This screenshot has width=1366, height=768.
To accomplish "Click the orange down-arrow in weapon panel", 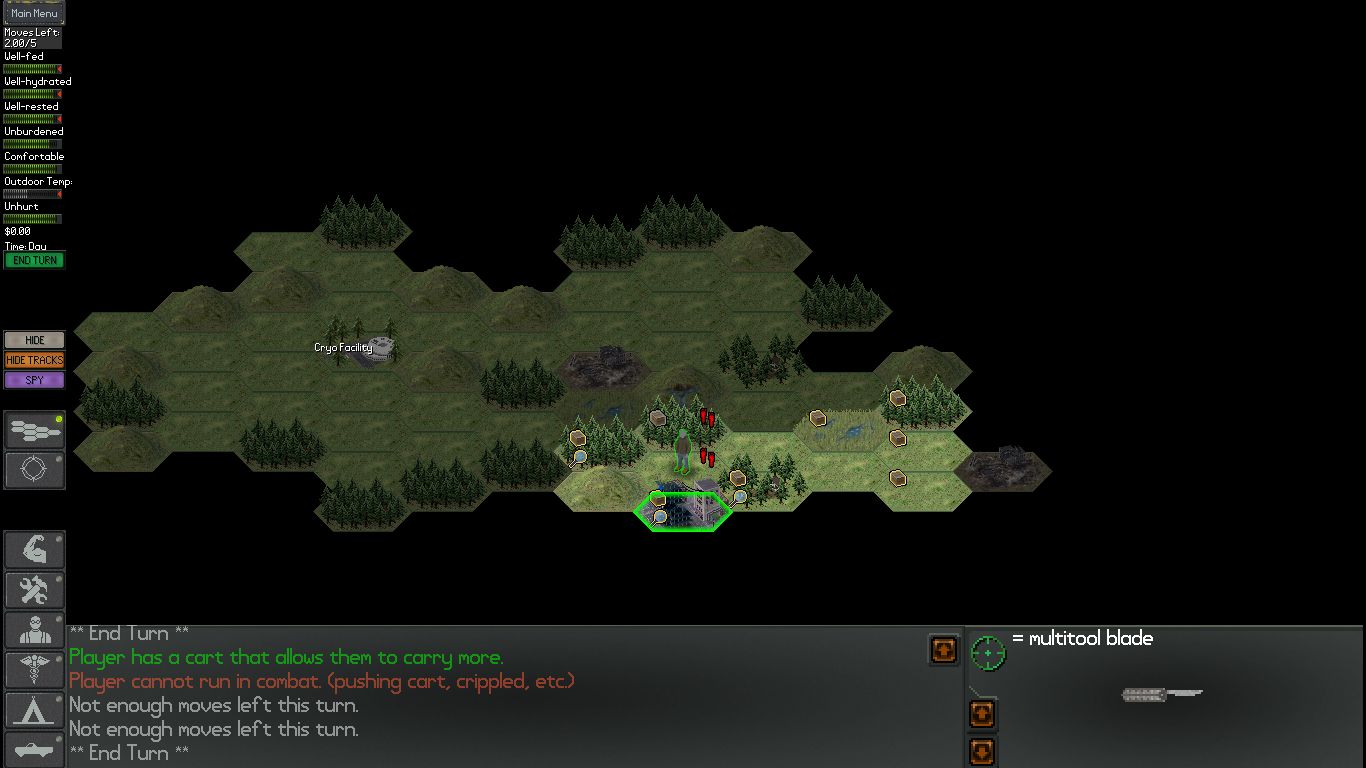I will (982, 751).
